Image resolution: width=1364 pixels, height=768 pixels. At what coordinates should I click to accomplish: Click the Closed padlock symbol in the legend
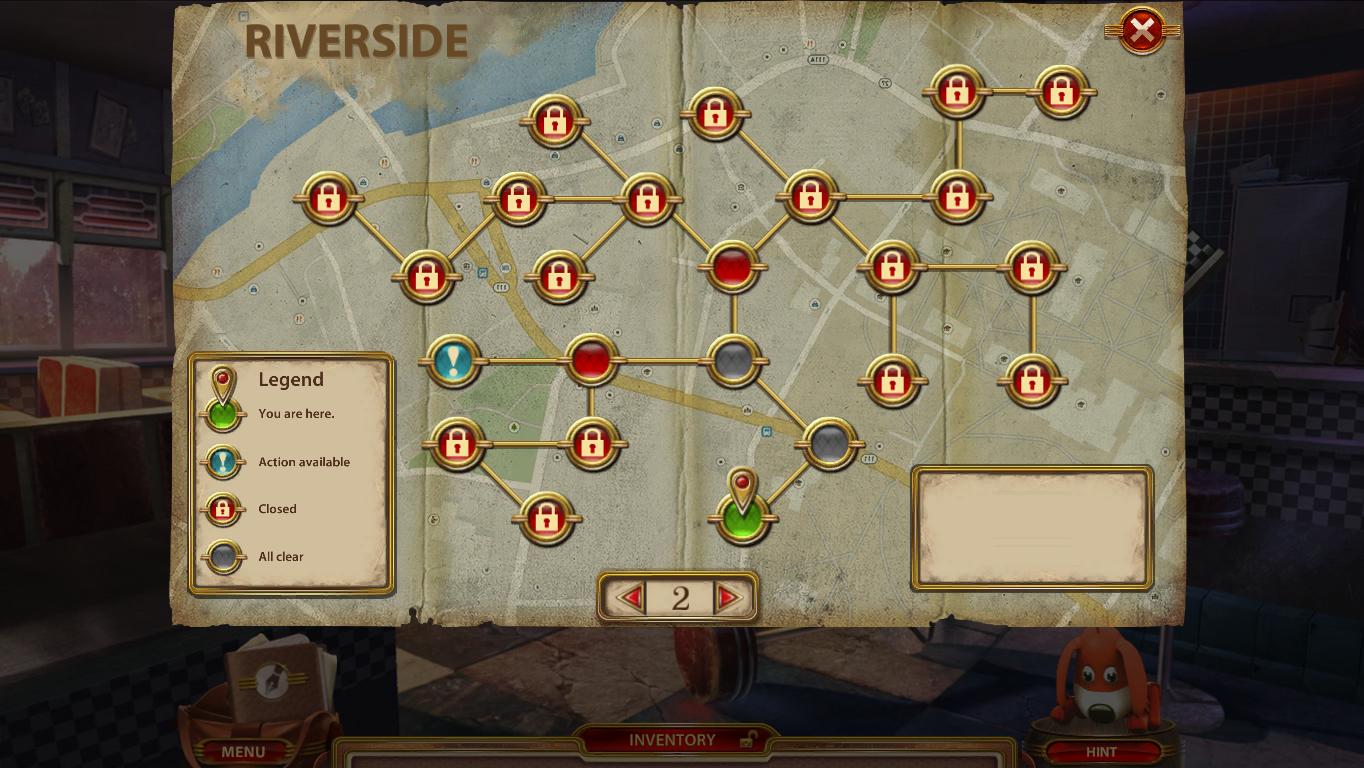point(223,509)
